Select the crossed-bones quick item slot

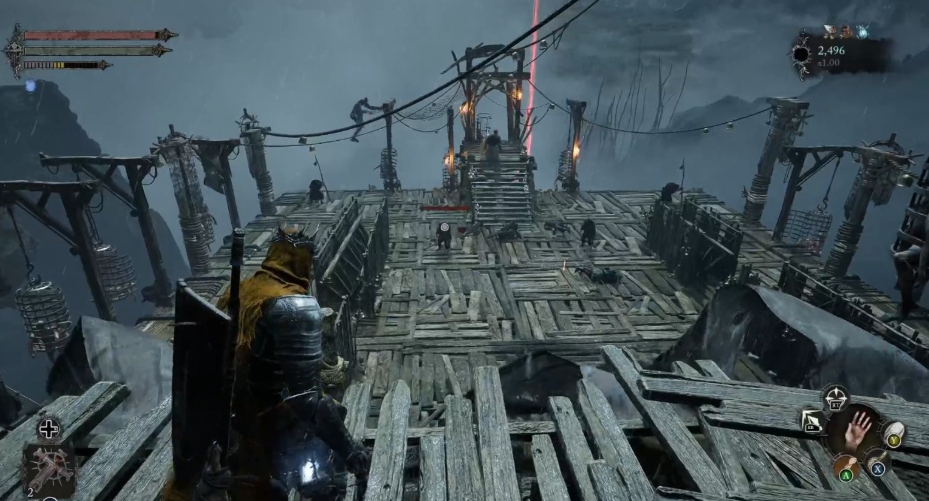coord(48,469)
